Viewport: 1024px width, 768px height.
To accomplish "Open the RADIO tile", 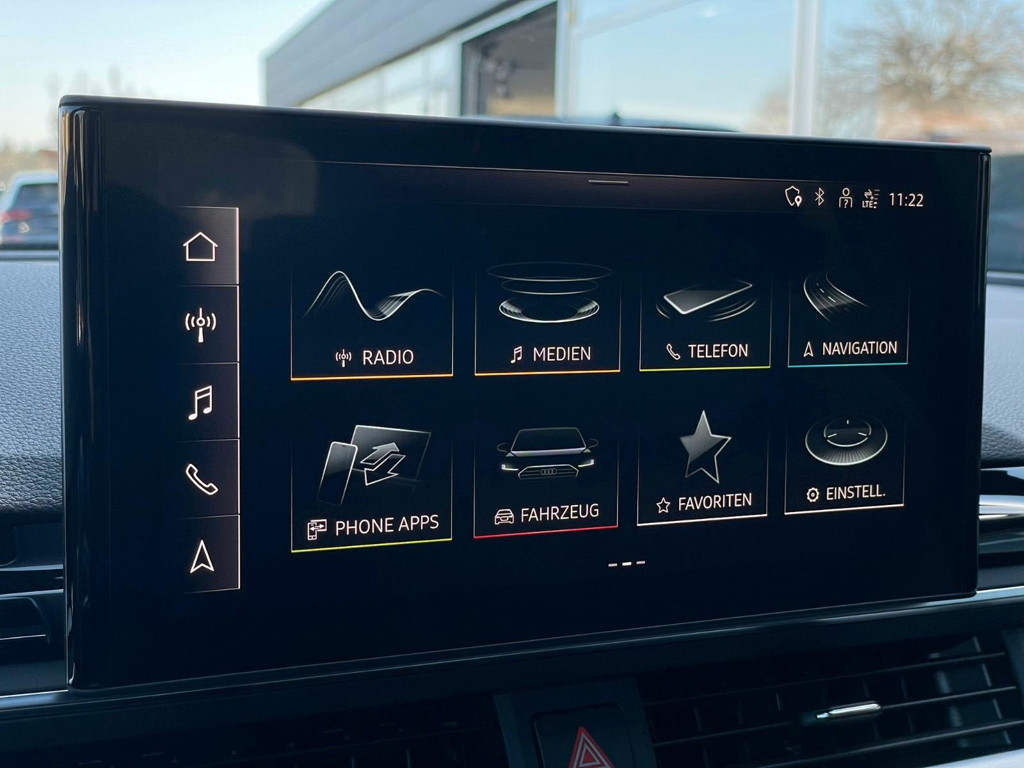I will coord(372,320).
